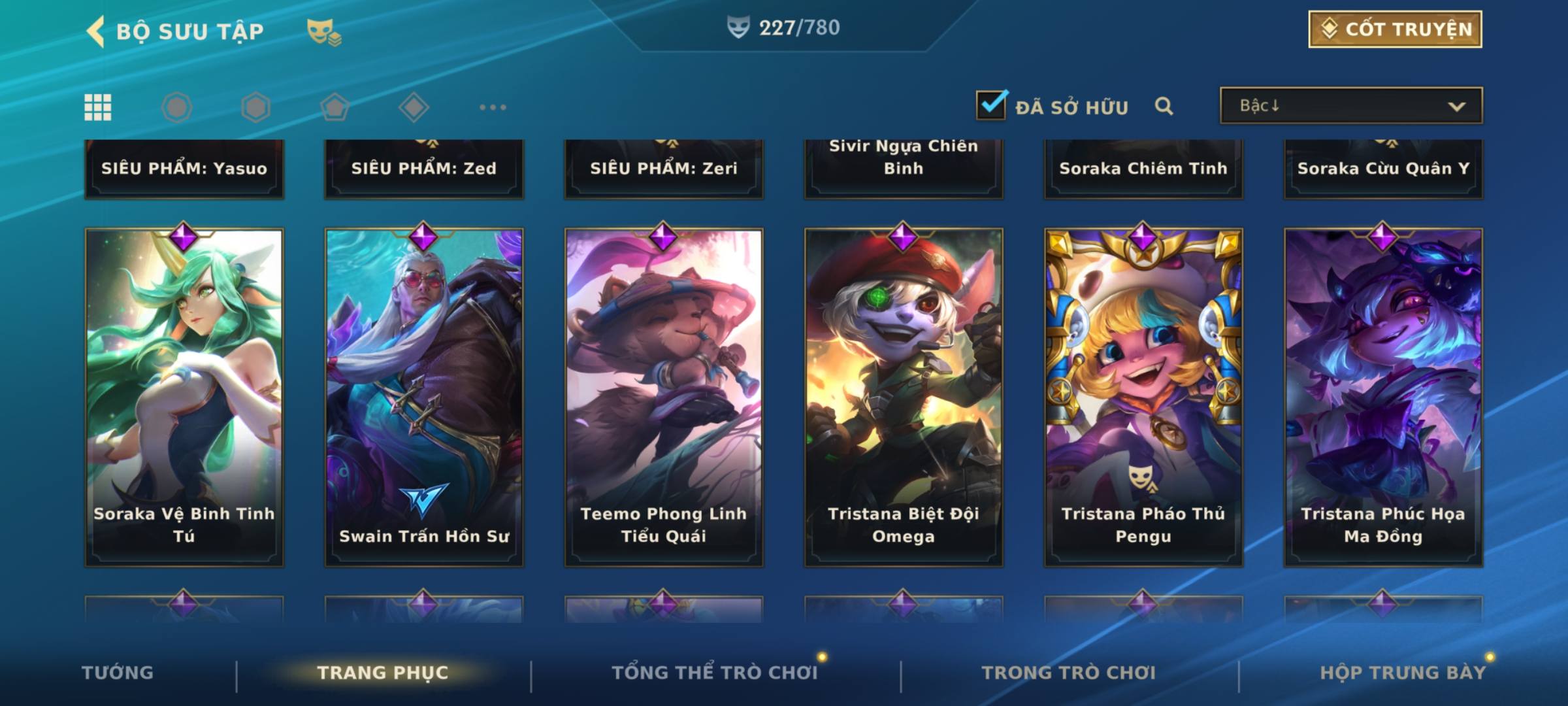Open the skin search magnifier
Image resolution: width=1568 pixels, height=706 pixels.
(1164, 106)
